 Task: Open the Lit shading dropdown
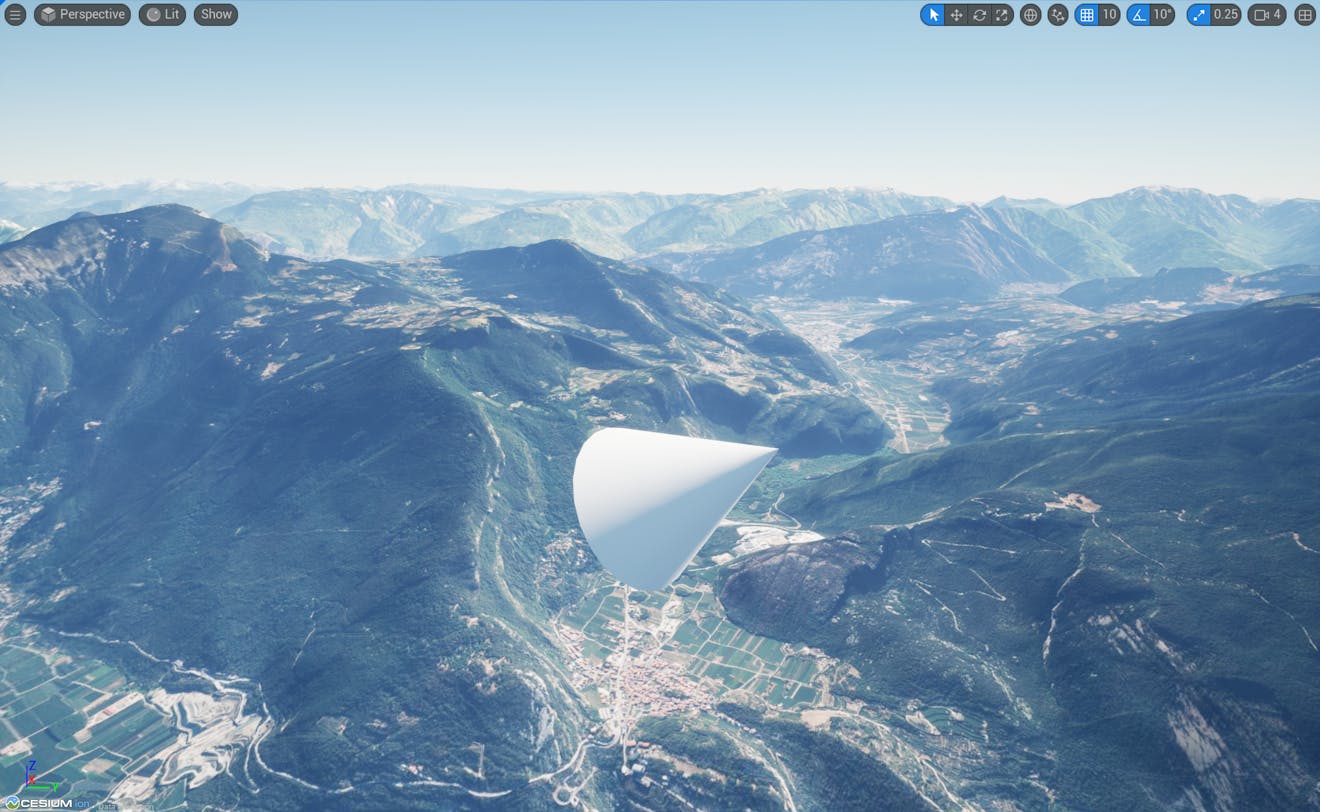161,14
